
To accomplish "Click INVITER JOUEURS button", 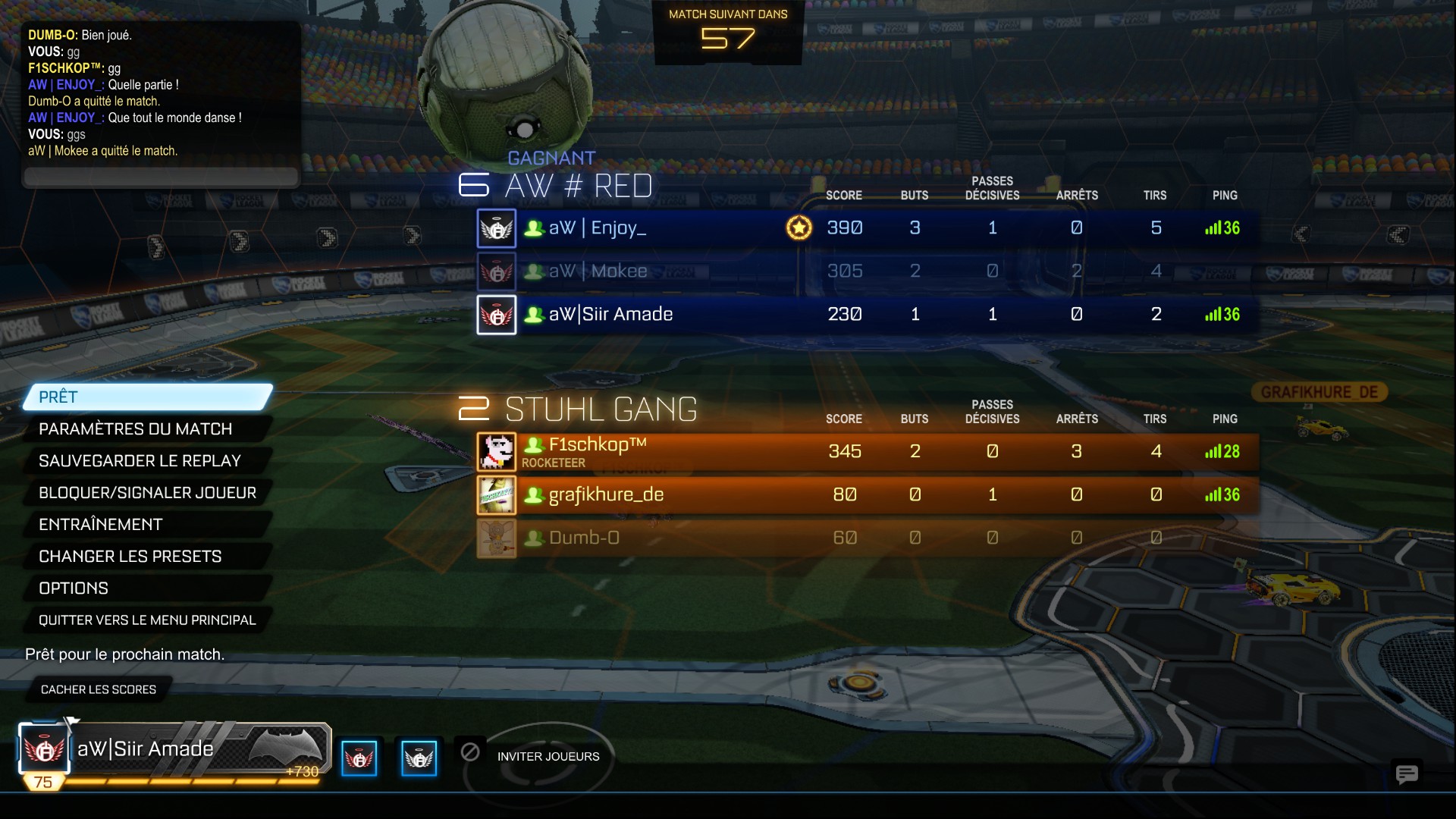I will [548, 756].
